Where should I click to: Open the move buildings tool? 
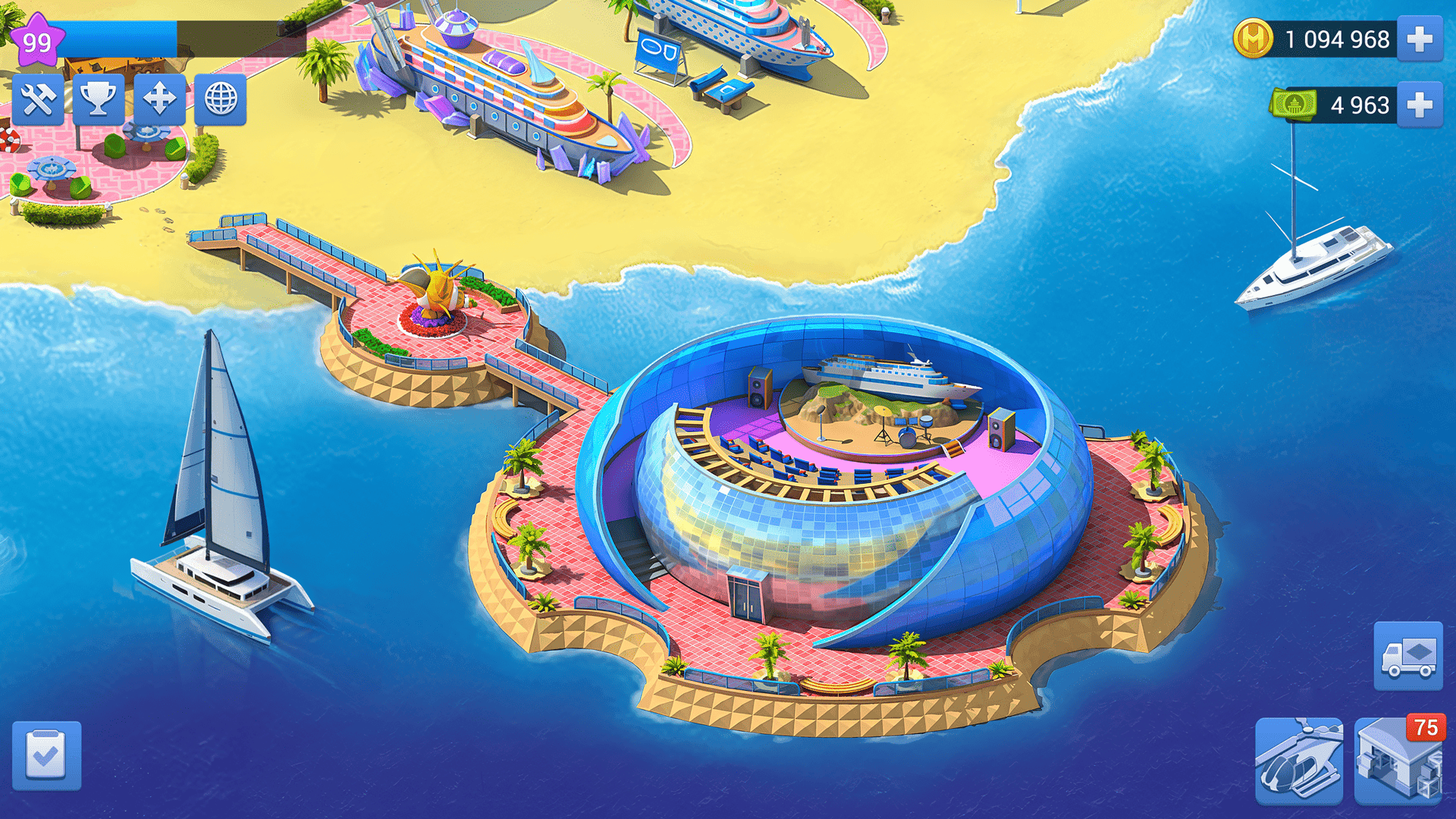[158, 99]
